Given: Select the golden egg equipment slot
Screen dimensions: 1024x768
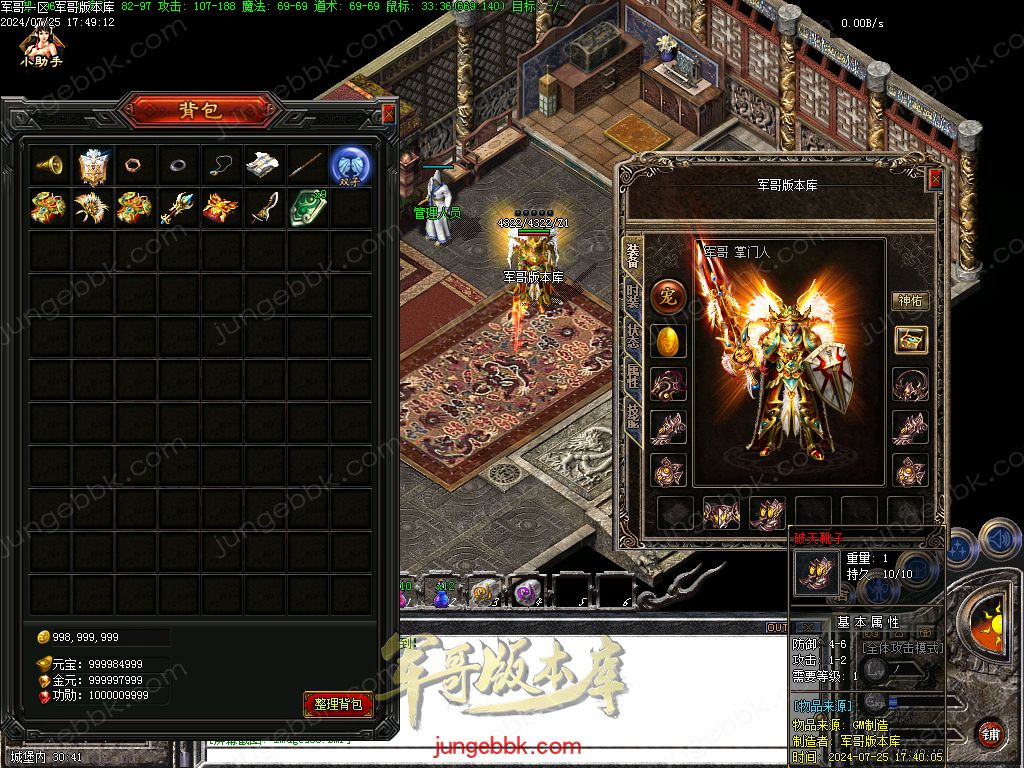Looking at the screenshot, I should pos(668,341).
